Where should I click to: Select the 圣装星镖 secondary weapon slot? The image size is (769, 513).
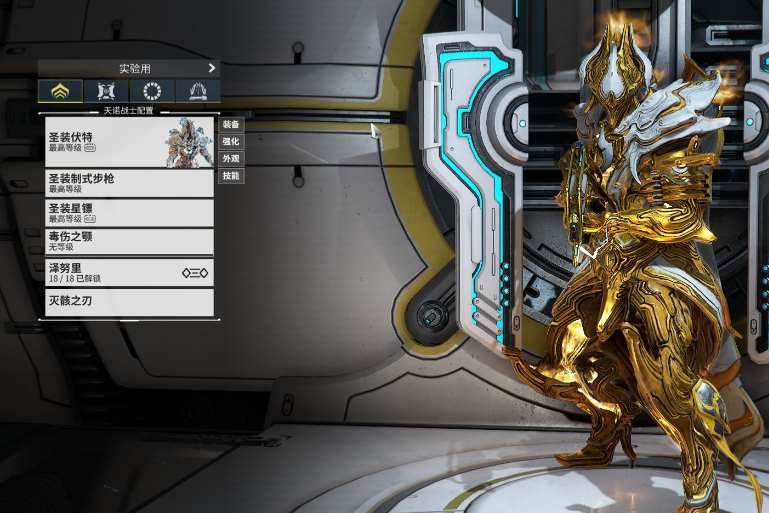(x=130, y=212)
